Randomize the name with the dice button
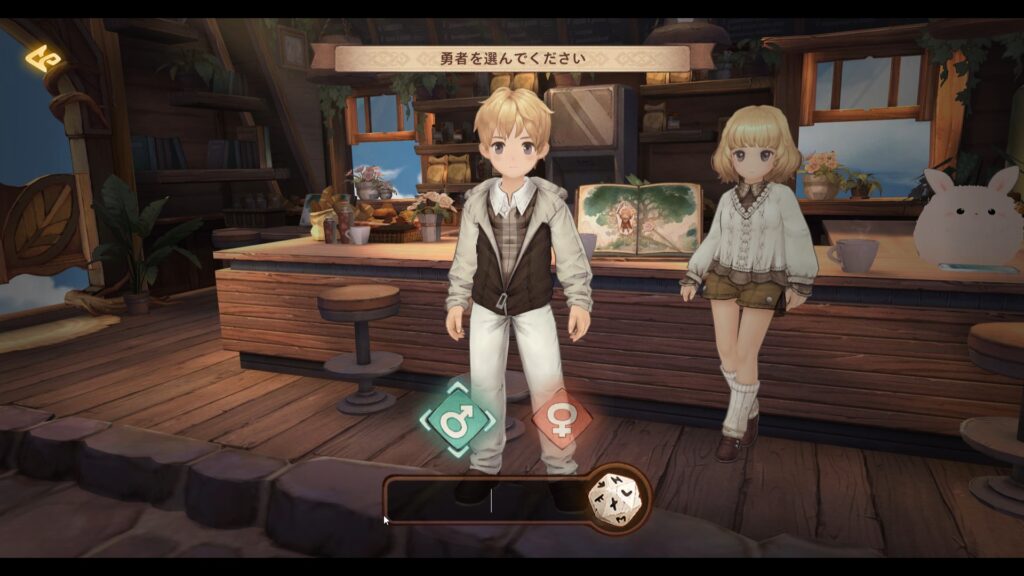This screenshot has height=576, width=1024. pyautogui.click(x=617, y=497)
